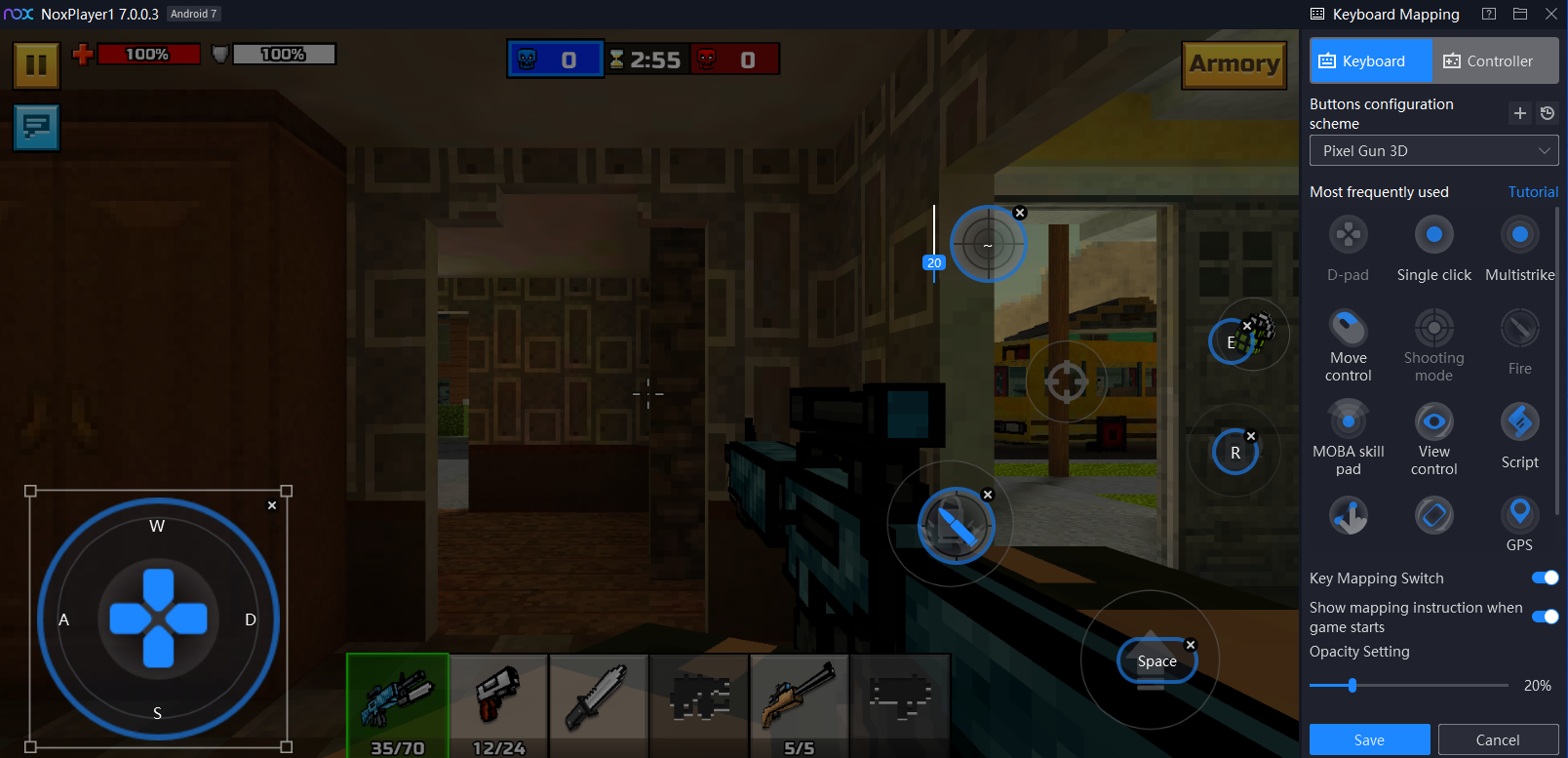
Task: Throw a grenade with the E button
Action: 1233,342
